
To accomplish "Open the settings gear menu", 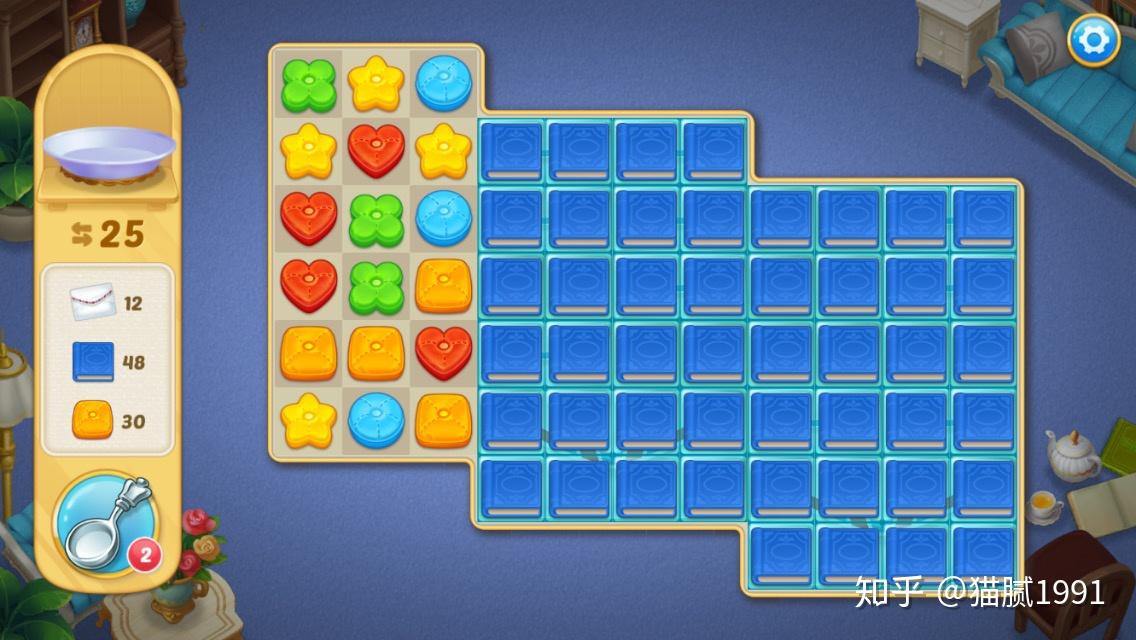I will (1093, 41).
